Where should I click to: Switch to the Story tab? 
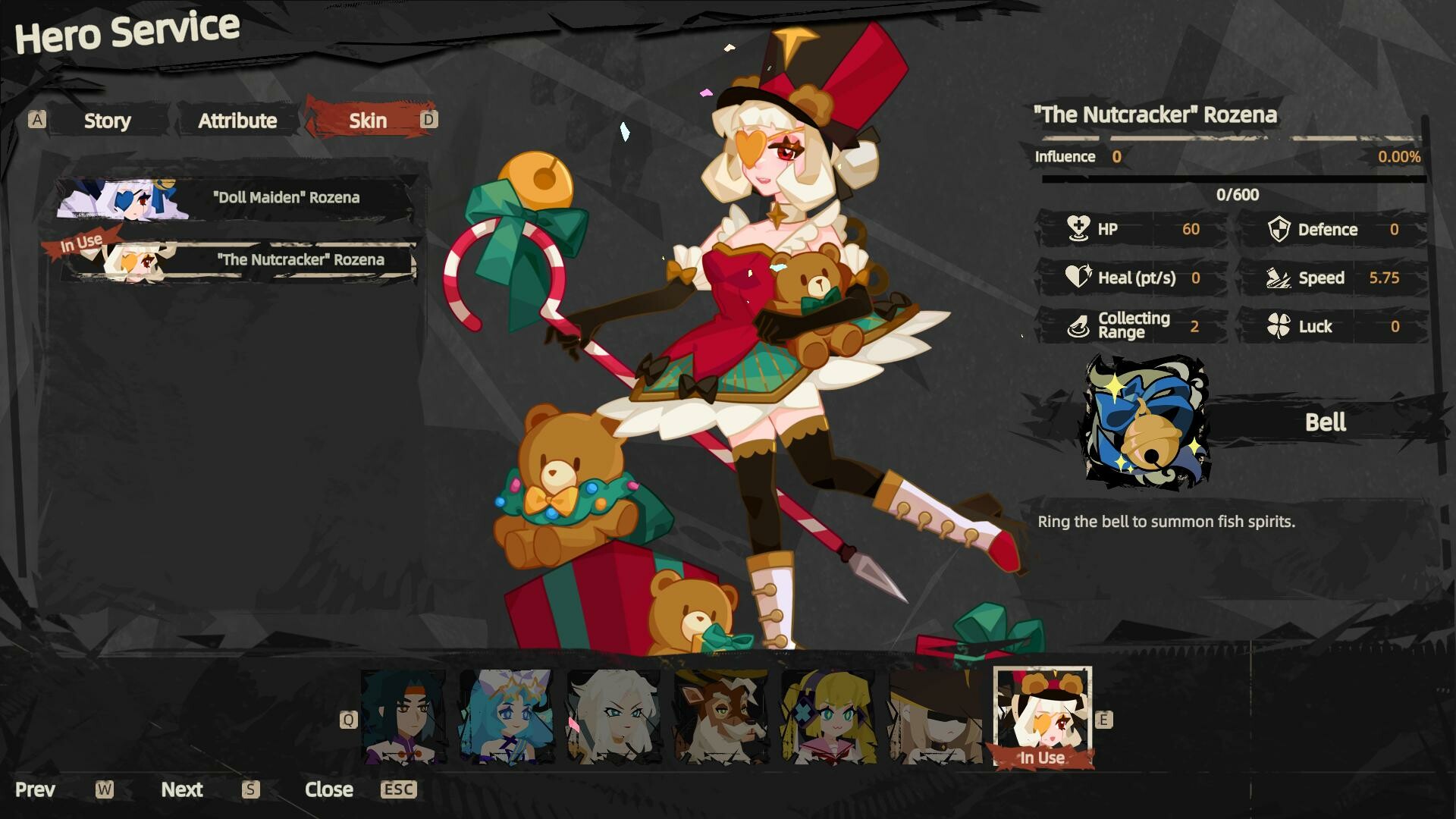[107, 120]
